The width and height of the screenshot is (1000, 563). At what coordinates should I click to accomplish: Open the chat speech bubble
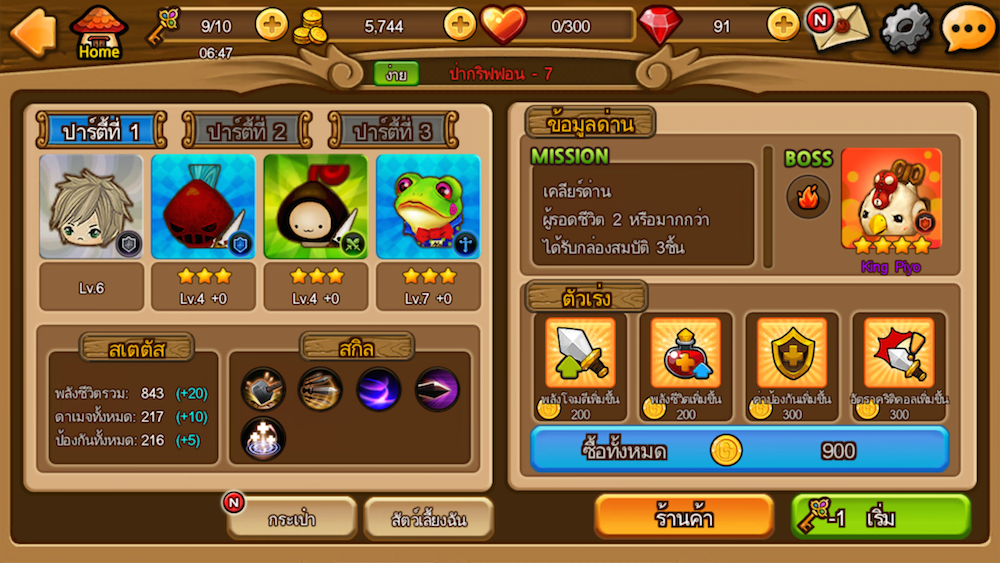[967, 28]
